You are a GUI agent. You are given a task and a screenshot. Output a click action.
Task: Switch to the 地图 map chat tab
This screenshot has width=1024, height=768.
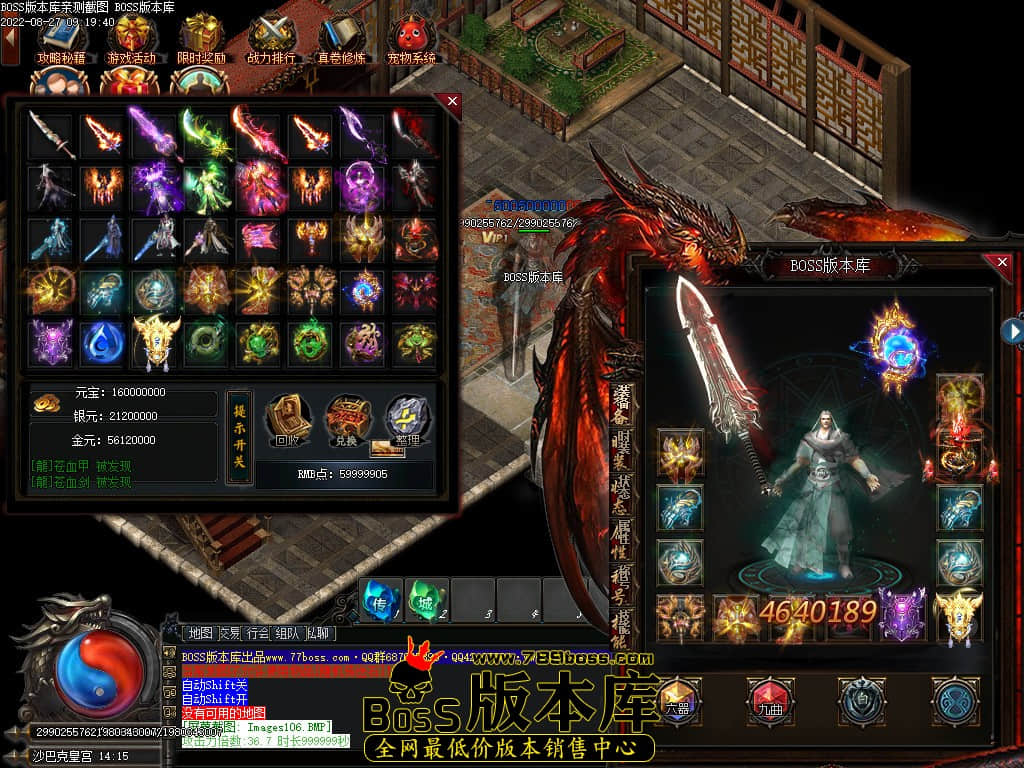click(x=200, y=633)
